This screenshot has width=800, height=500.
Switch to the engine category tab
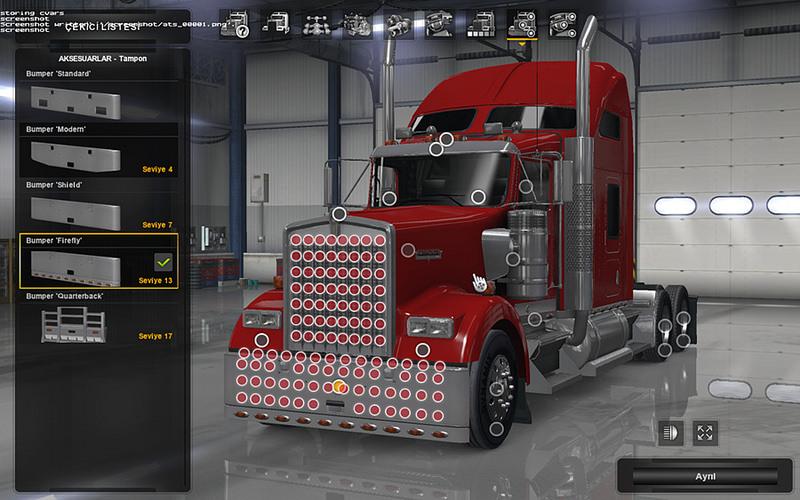point(356,22)
